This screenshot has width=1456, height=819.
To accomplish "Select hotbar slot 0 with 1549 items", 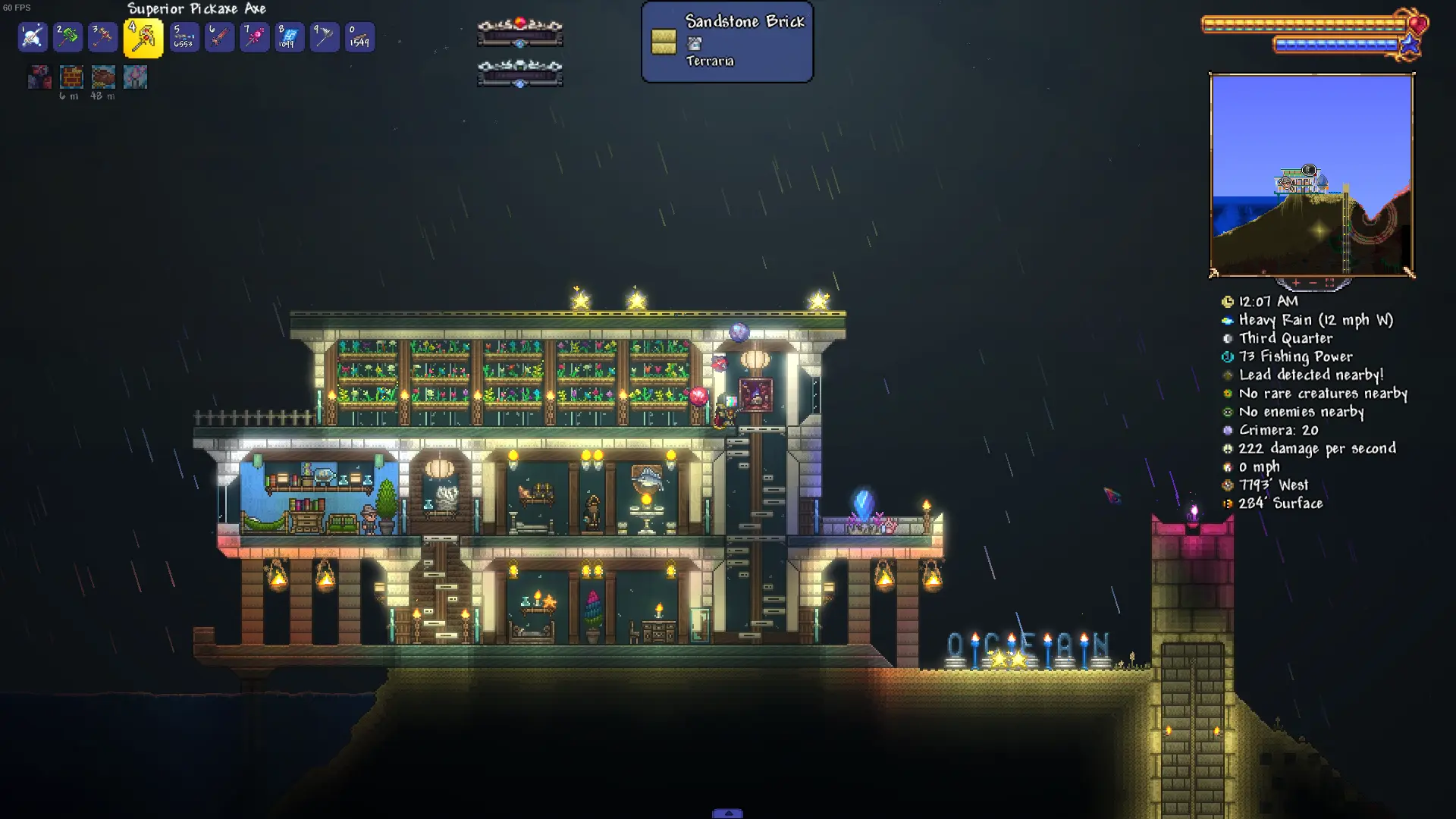I will coord(359,36).
